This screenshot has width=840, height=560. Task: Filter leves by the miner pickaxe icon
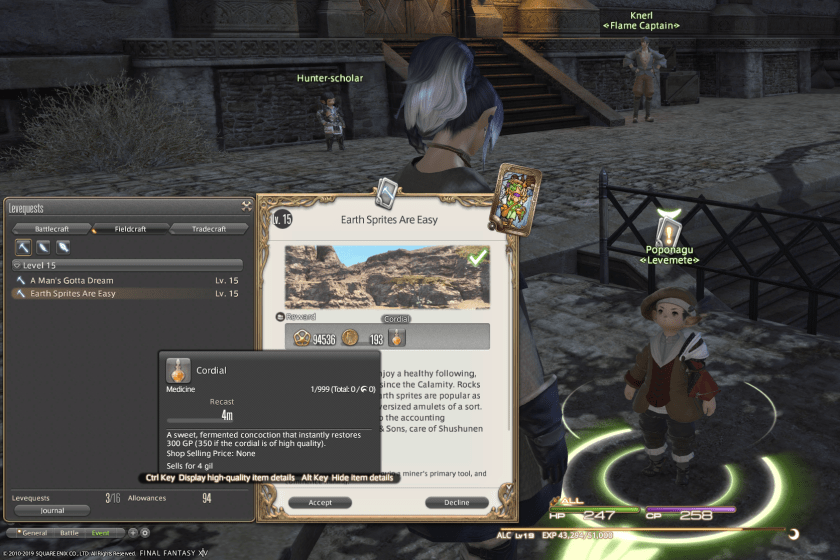click(22, 247)
